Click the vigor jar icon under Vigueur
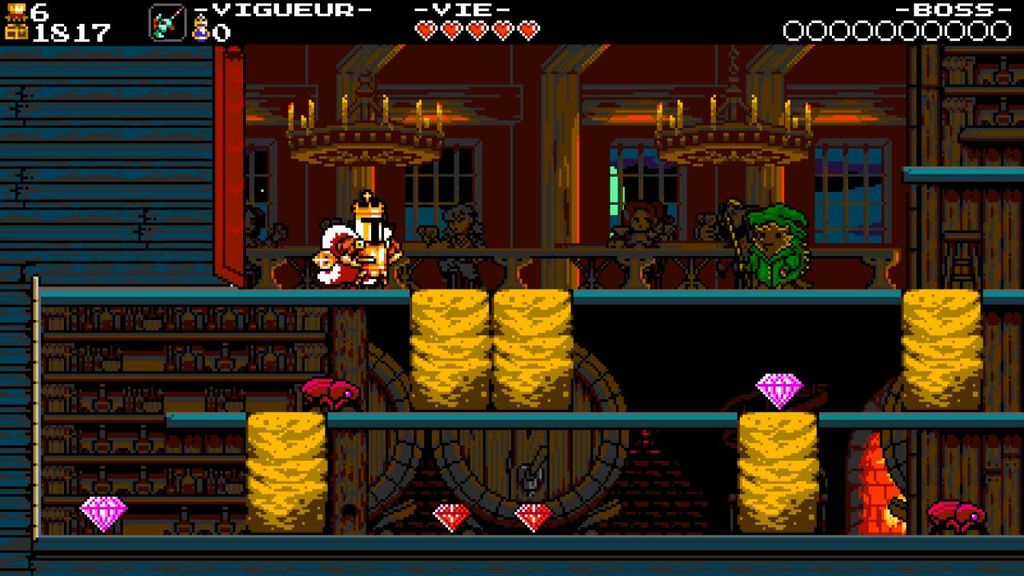The image size is (1024, 576). click(x=200, y=32)
